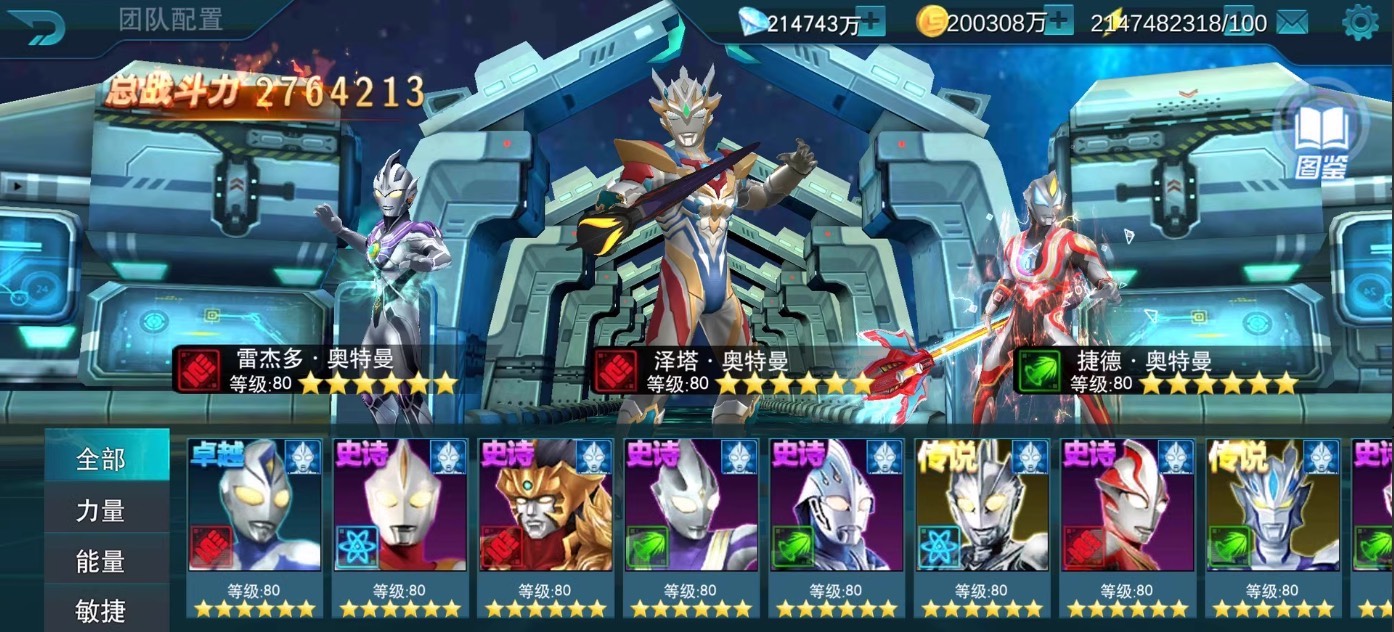Switch to the 全部 tab

click(102, 459)
